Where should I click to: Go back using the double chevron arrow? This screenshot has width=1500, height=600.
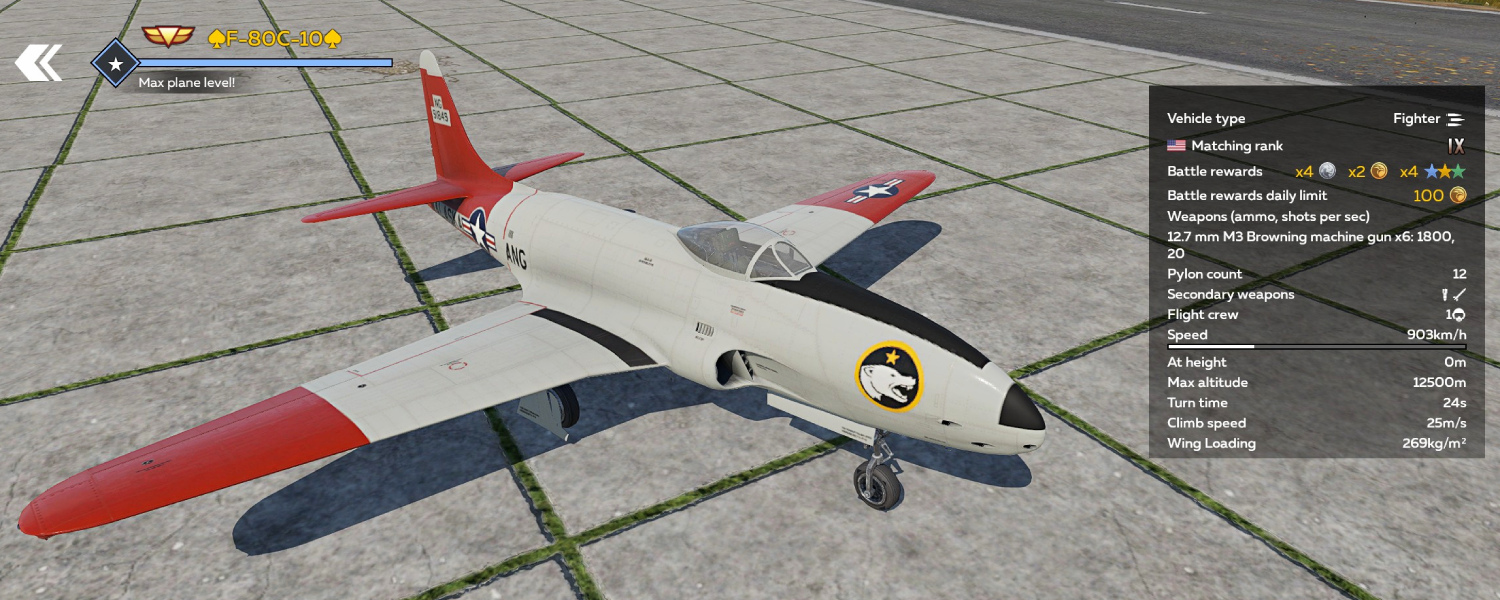coord(38,63)
